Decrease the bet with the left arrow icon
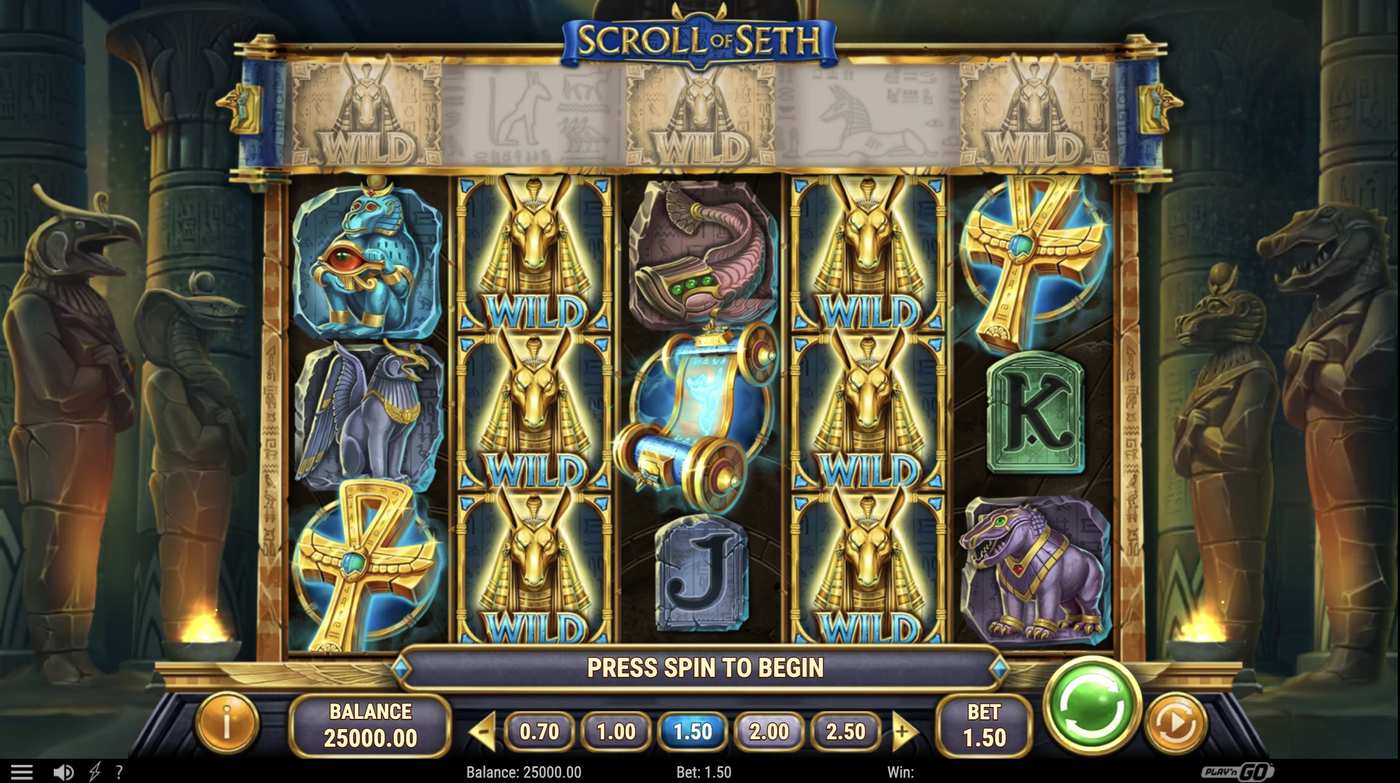 (x=481, y=731)
